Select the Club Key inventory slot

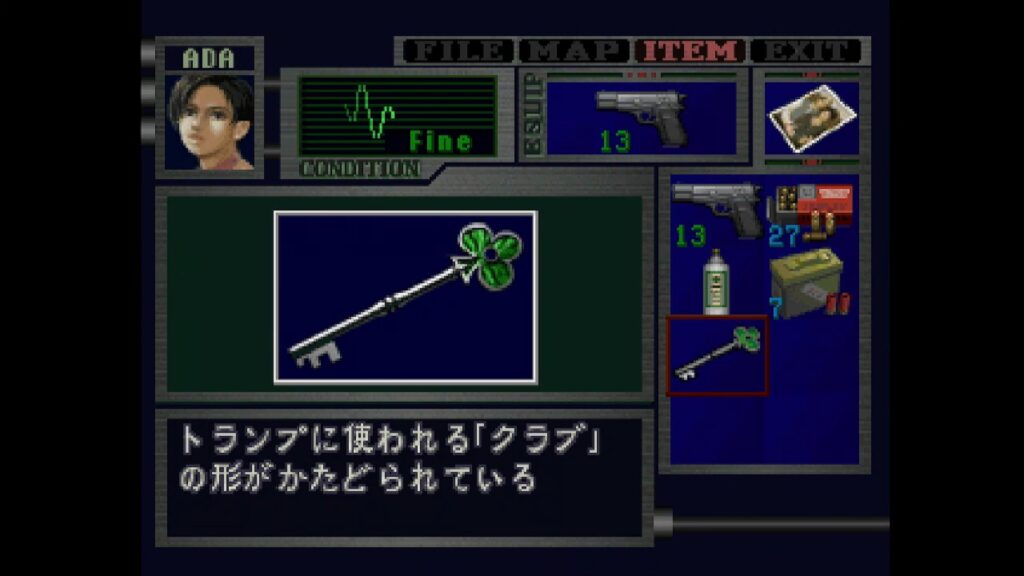point(717,355)
